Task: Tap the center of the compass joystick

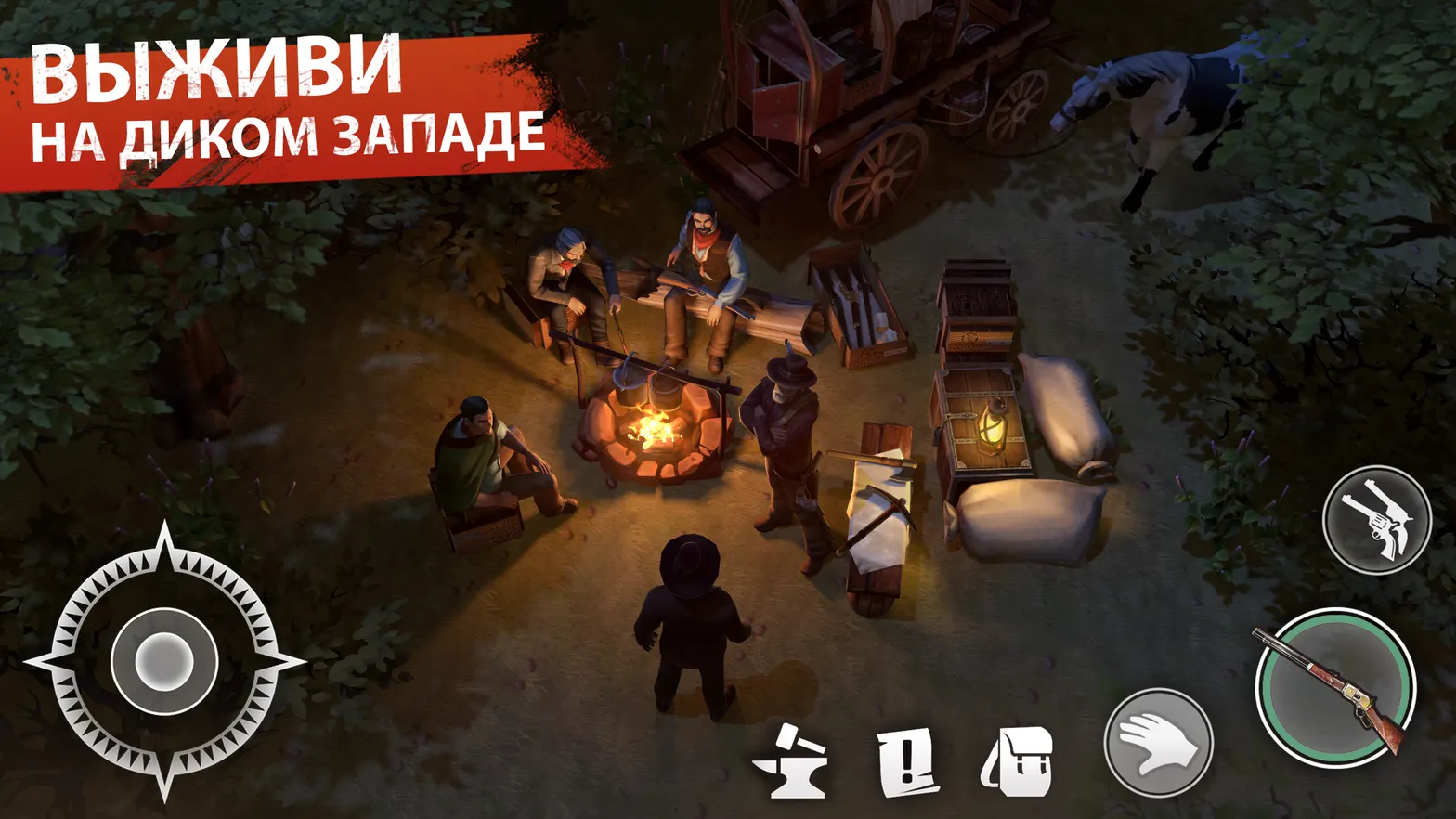Action: (x=165, y=661)
